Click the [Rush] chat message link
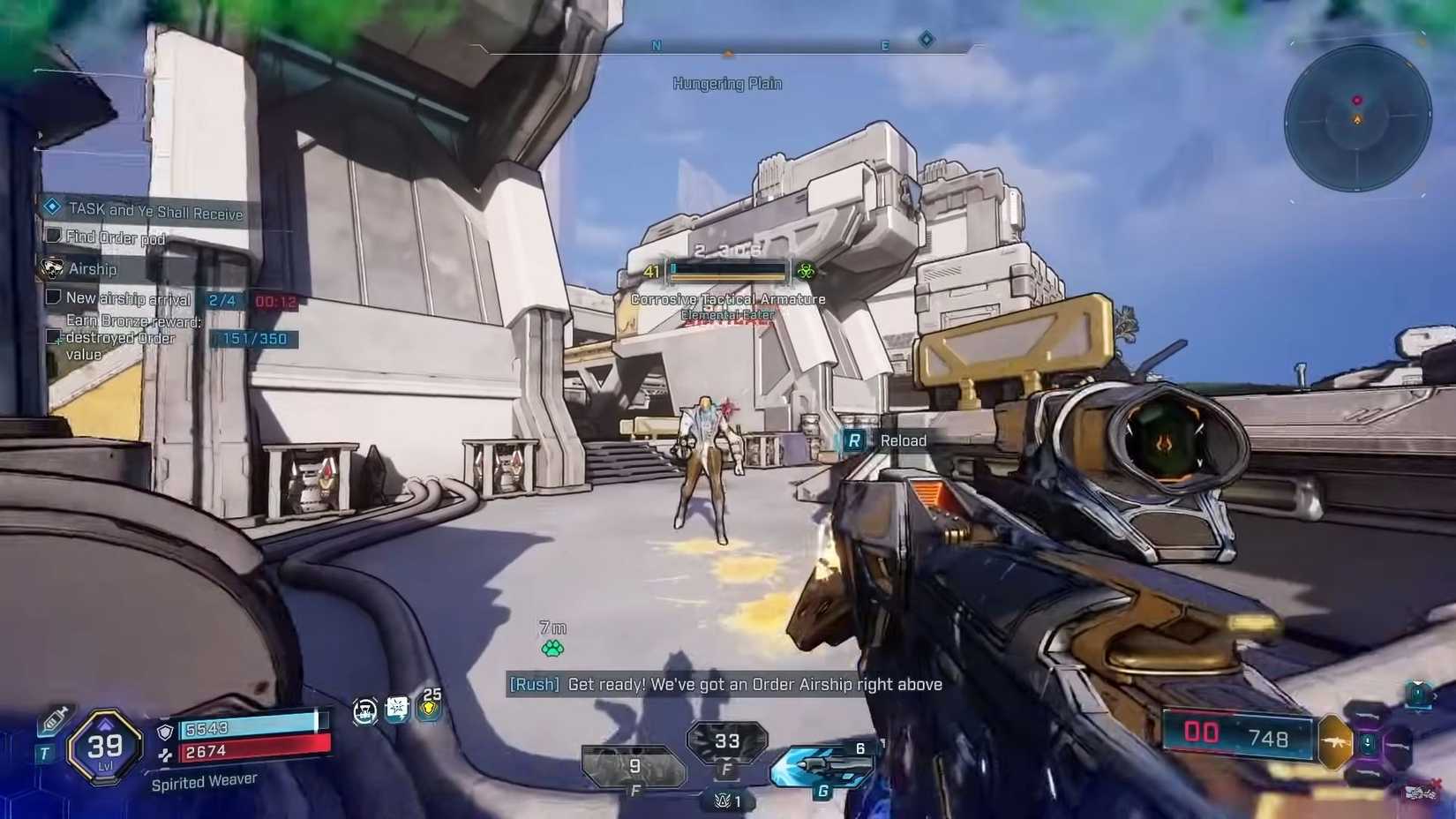Viewport: 1456px width, 819px height. pyautogui.click(x=534, y=684)
